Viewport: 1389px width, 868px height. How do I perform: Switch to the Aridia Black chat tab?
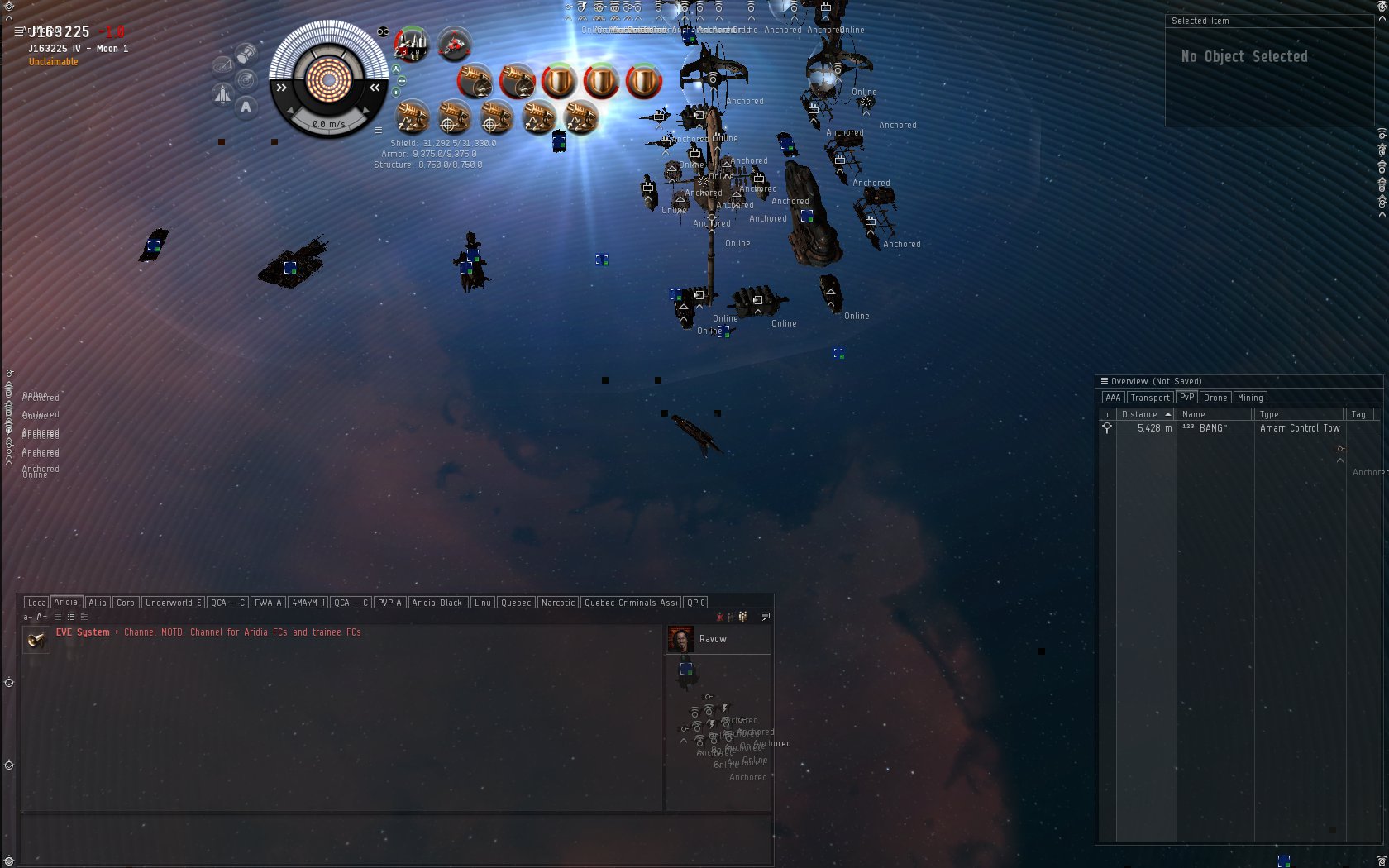[x=437, y=603]
